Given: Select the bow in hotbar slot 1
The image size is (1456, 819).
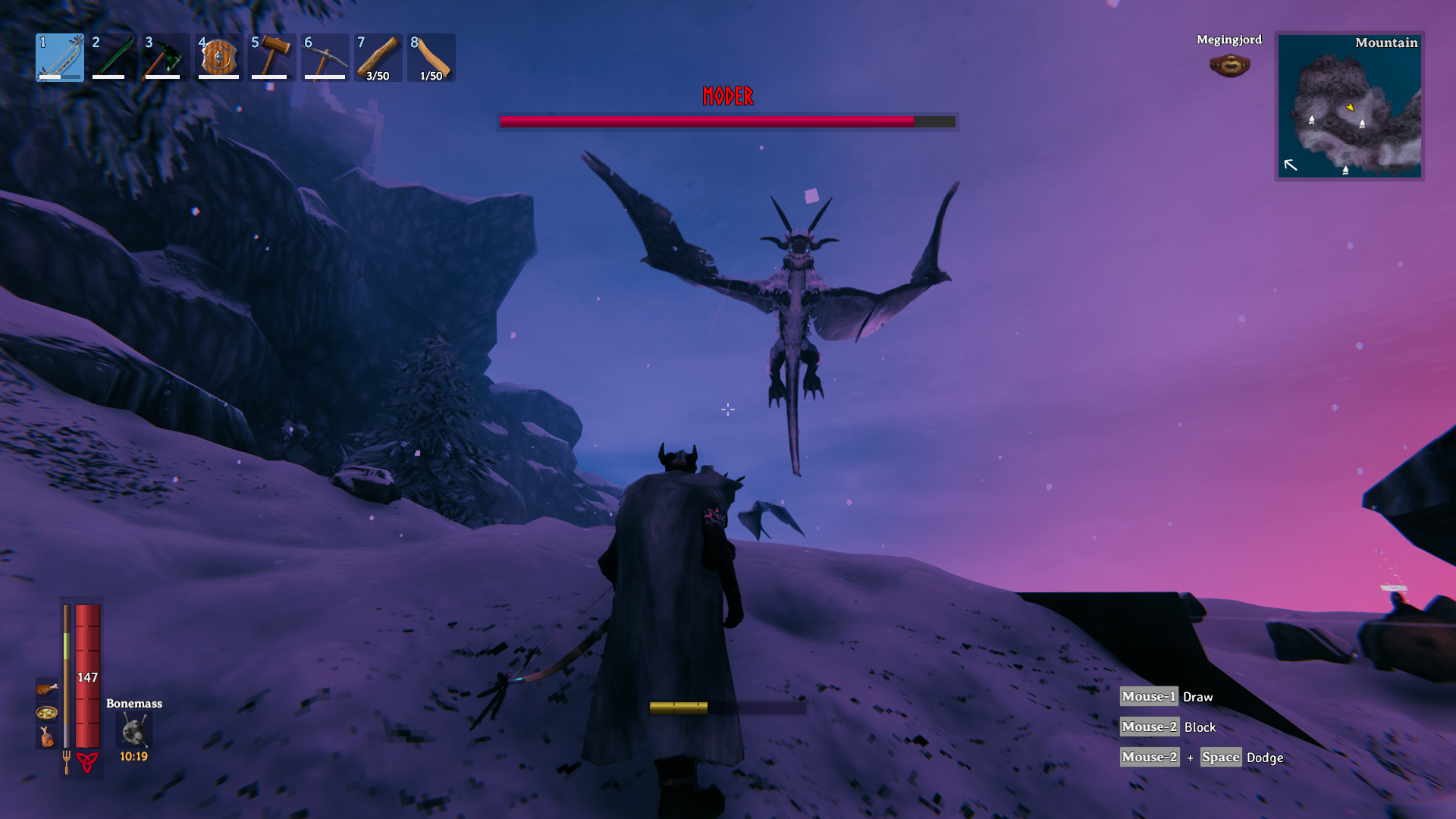Looking at the screenshot, I should [60, 58].
